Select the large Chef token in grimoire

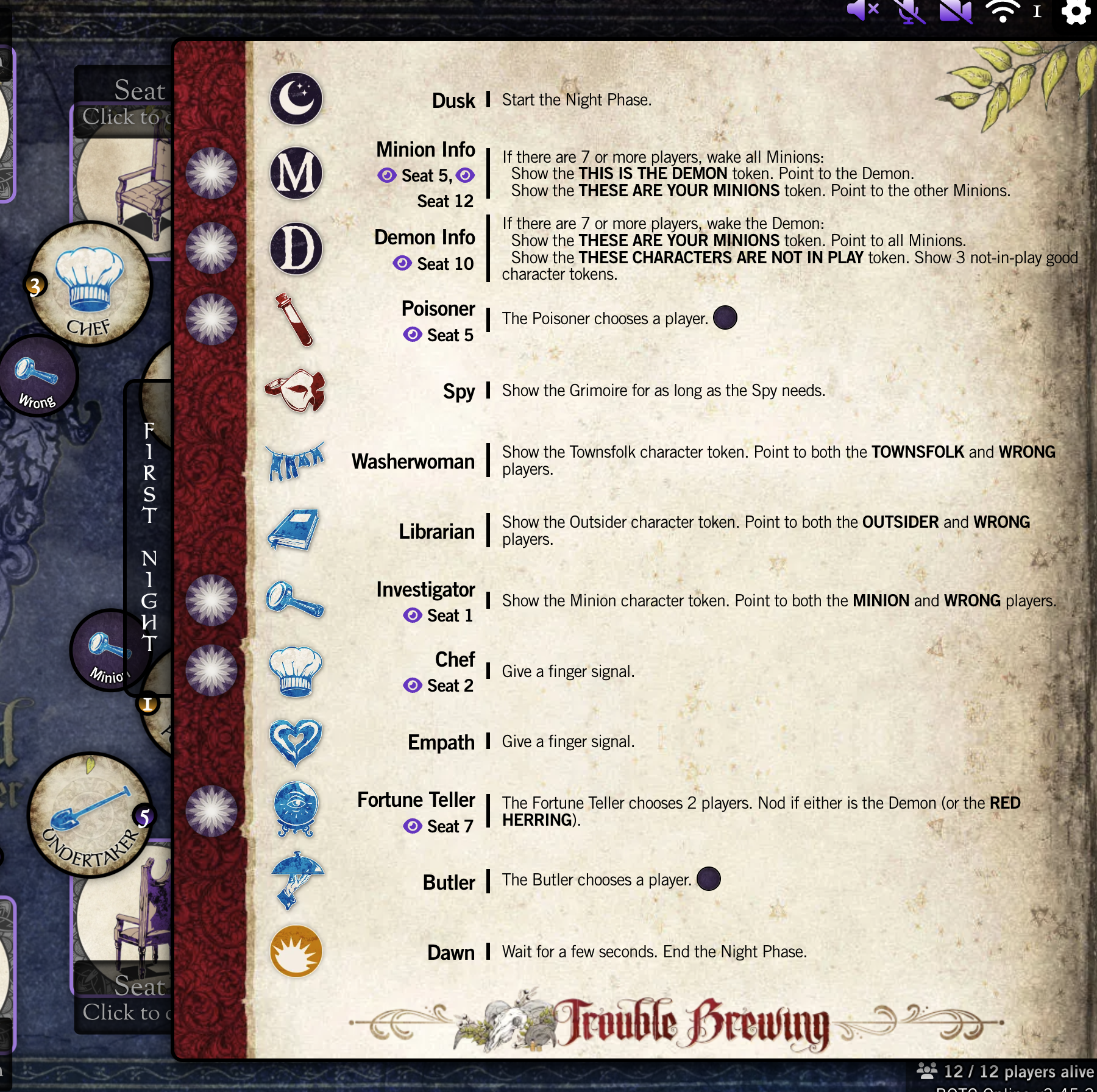(x=90, y=284)
